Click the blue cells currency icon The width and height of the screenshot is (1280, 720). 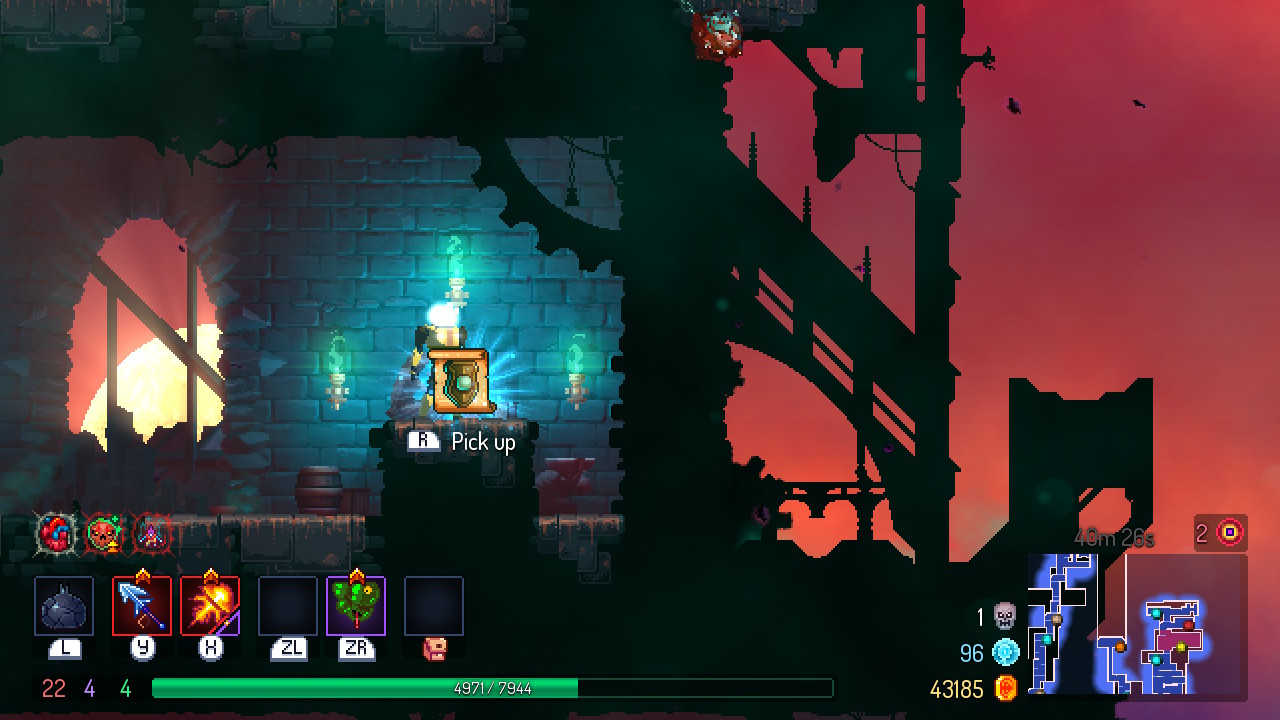click(1005, 653)
